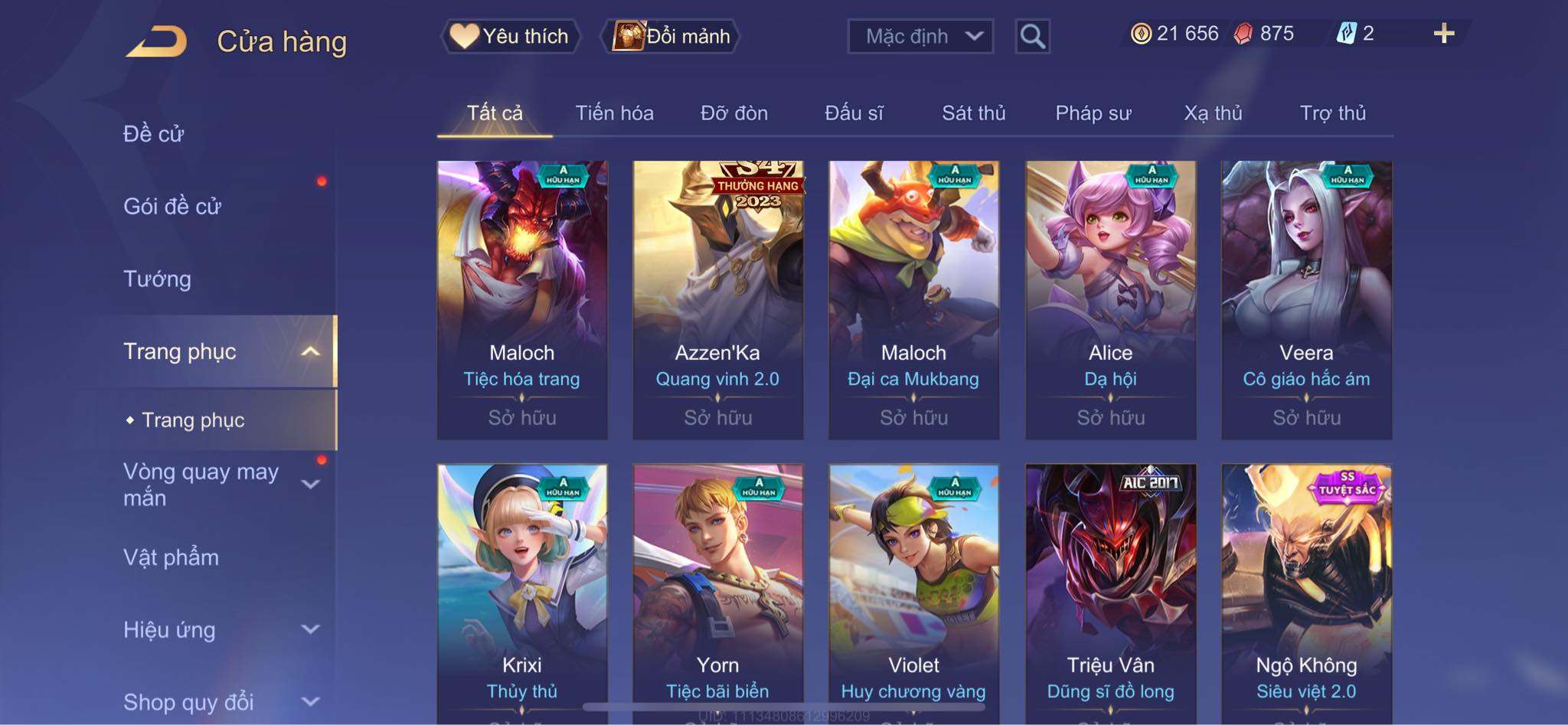Viewport: 1568px width, 725px height.
Task: Select Alice Dạ hội skin card
Action: (x=1110, y=299)
